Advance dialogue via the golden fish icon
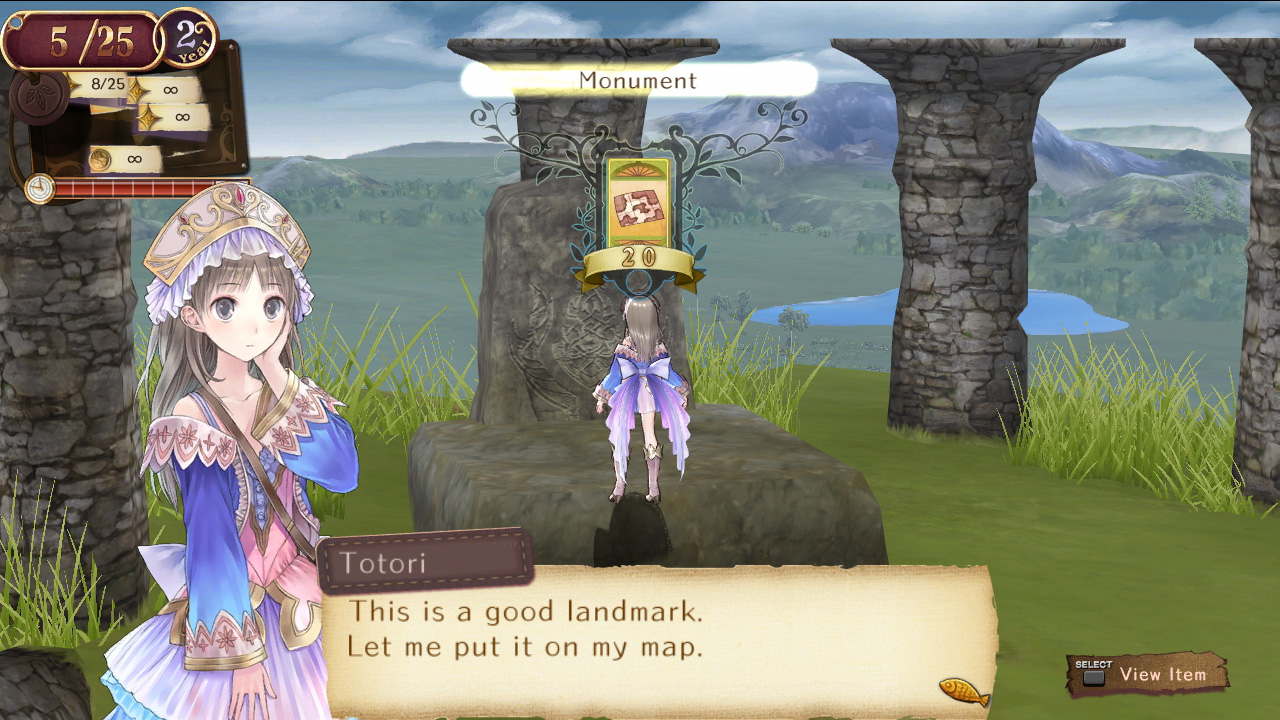Viewport: 1280px width, 720px height. [x=964, y=691]
